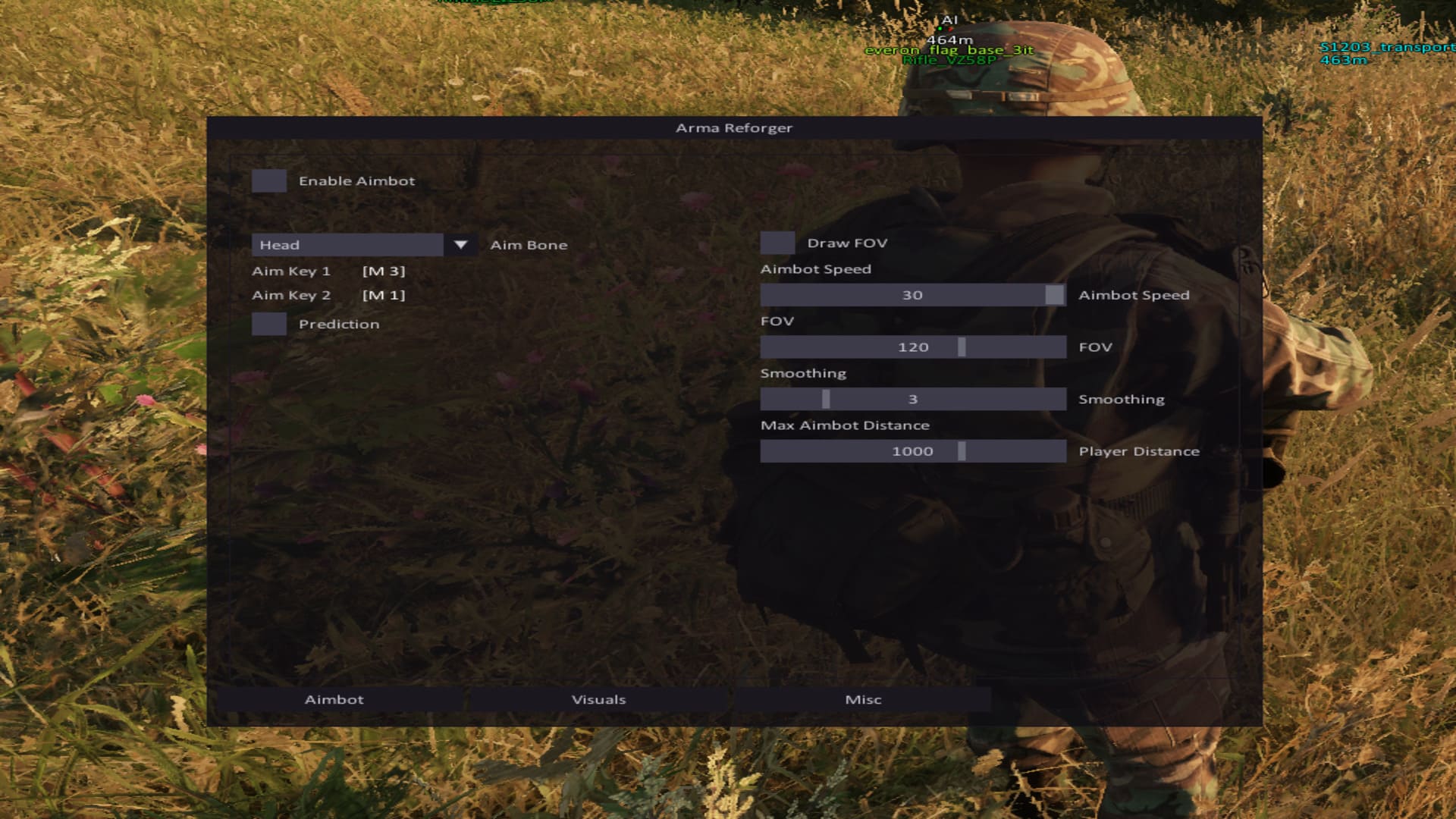Click the Aimbot Speed label above the slider

pyautogui.click(x=816, y=268)
